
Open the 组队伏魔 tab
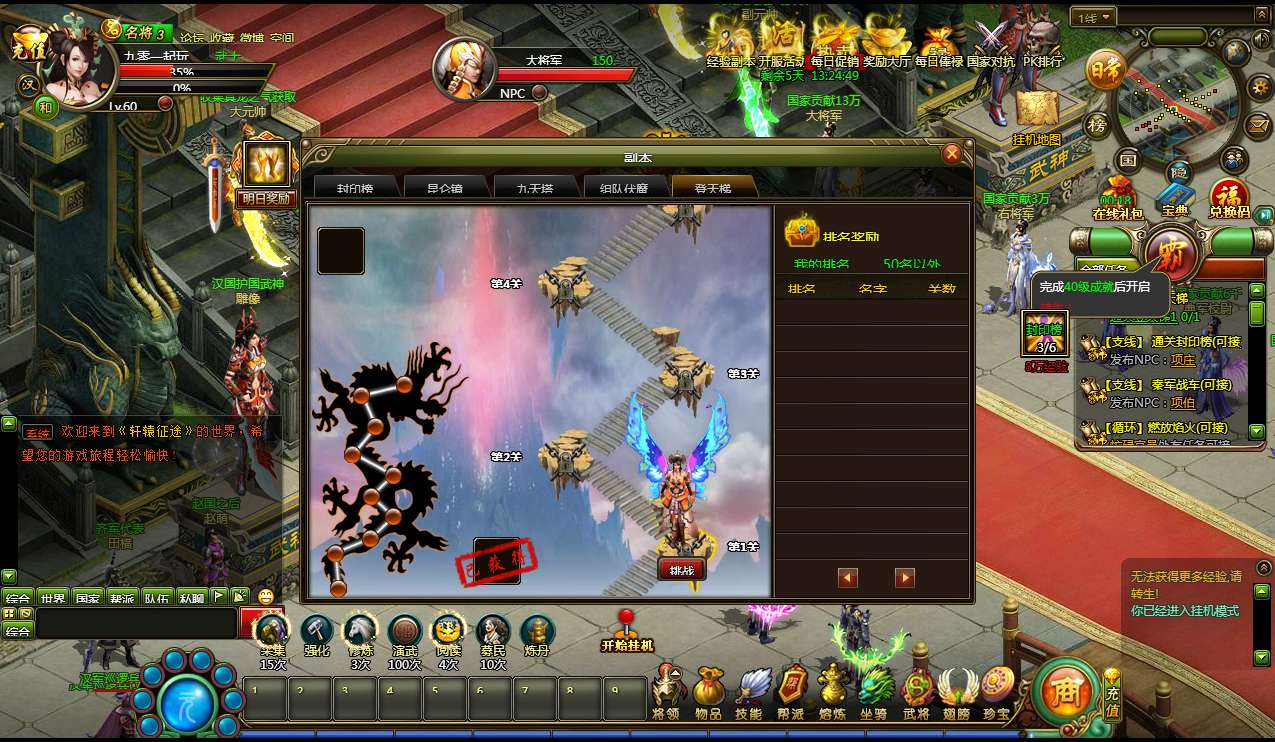(623, 188)
